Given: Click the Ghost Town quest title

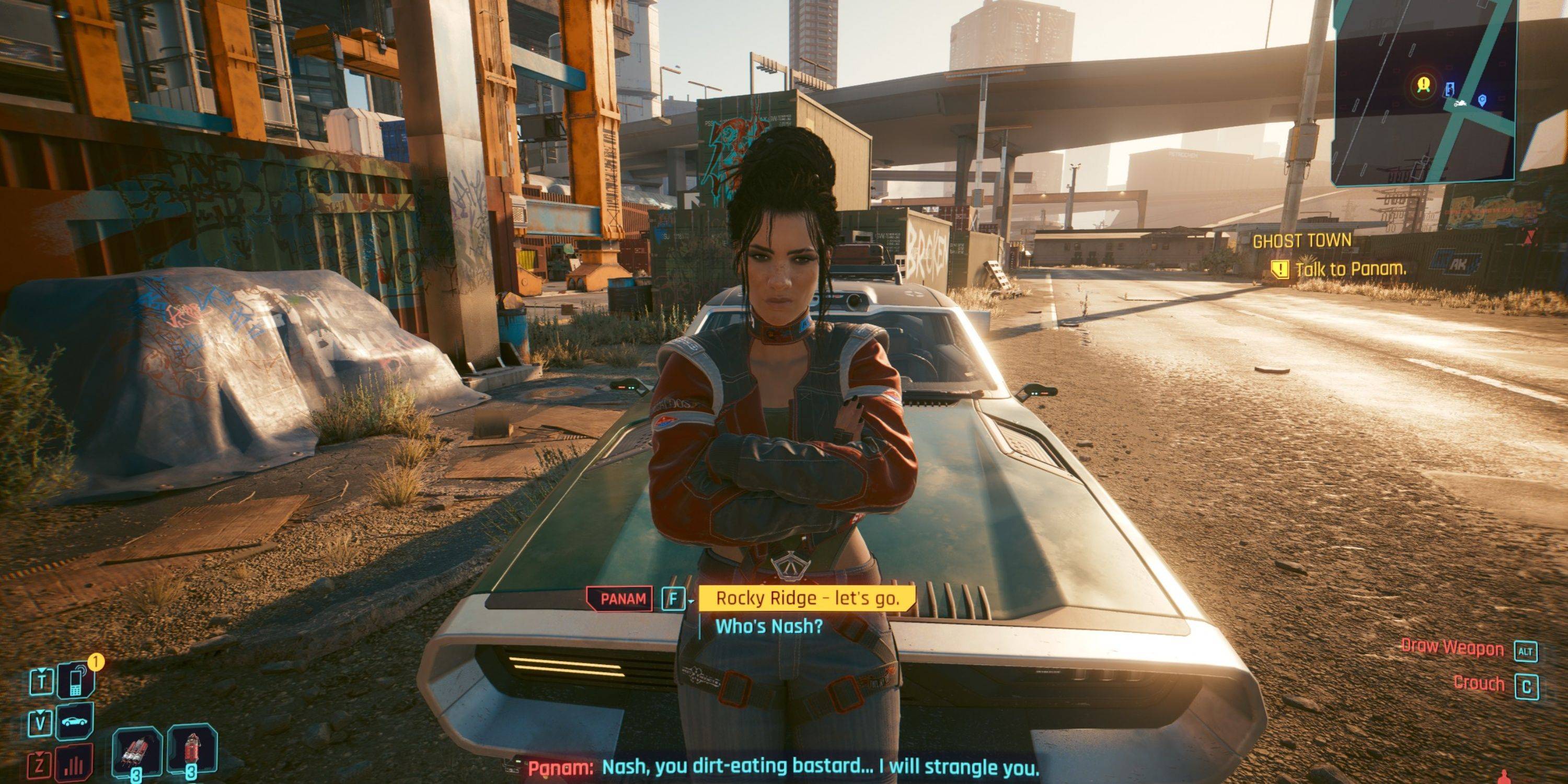Looking at the screenshot, I should pyautogui.click(x=1301, y=241).
